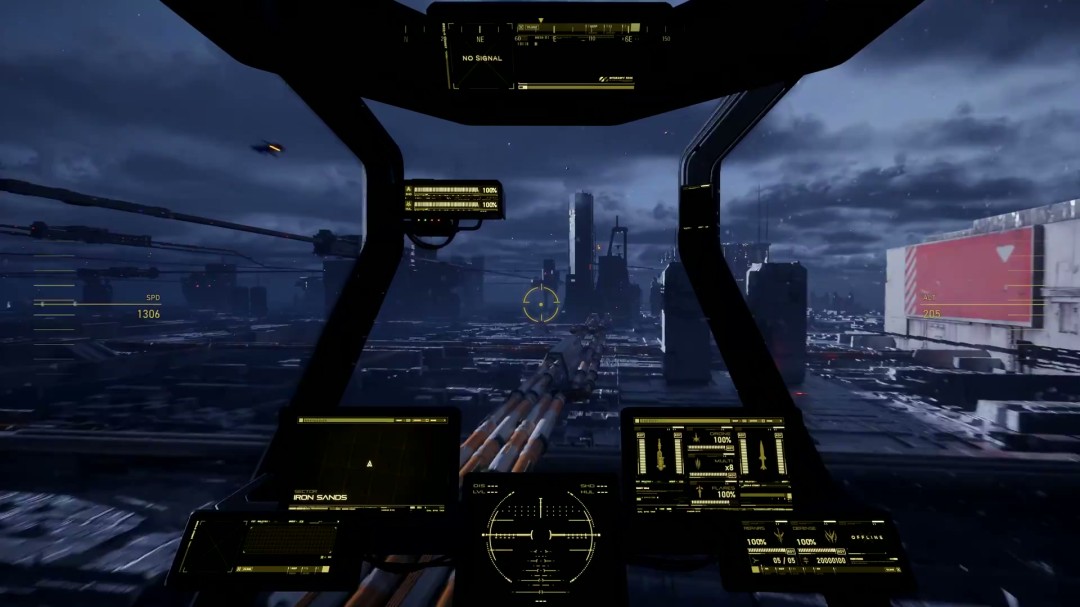Screen dimensions: 1080x607
Task: Click the circular attitude radar display
Action: click(541, 535)
